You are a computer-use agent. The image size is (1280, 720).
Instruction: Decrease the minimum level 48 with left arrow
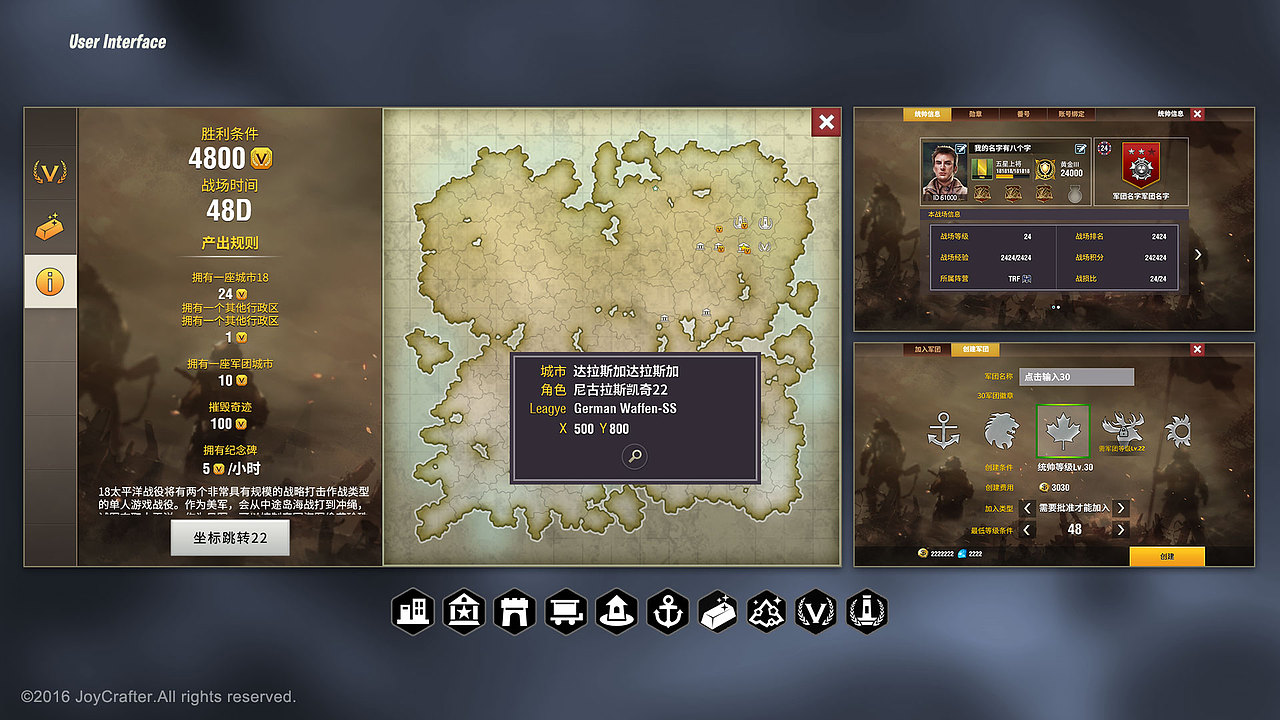coord(1025,530)
